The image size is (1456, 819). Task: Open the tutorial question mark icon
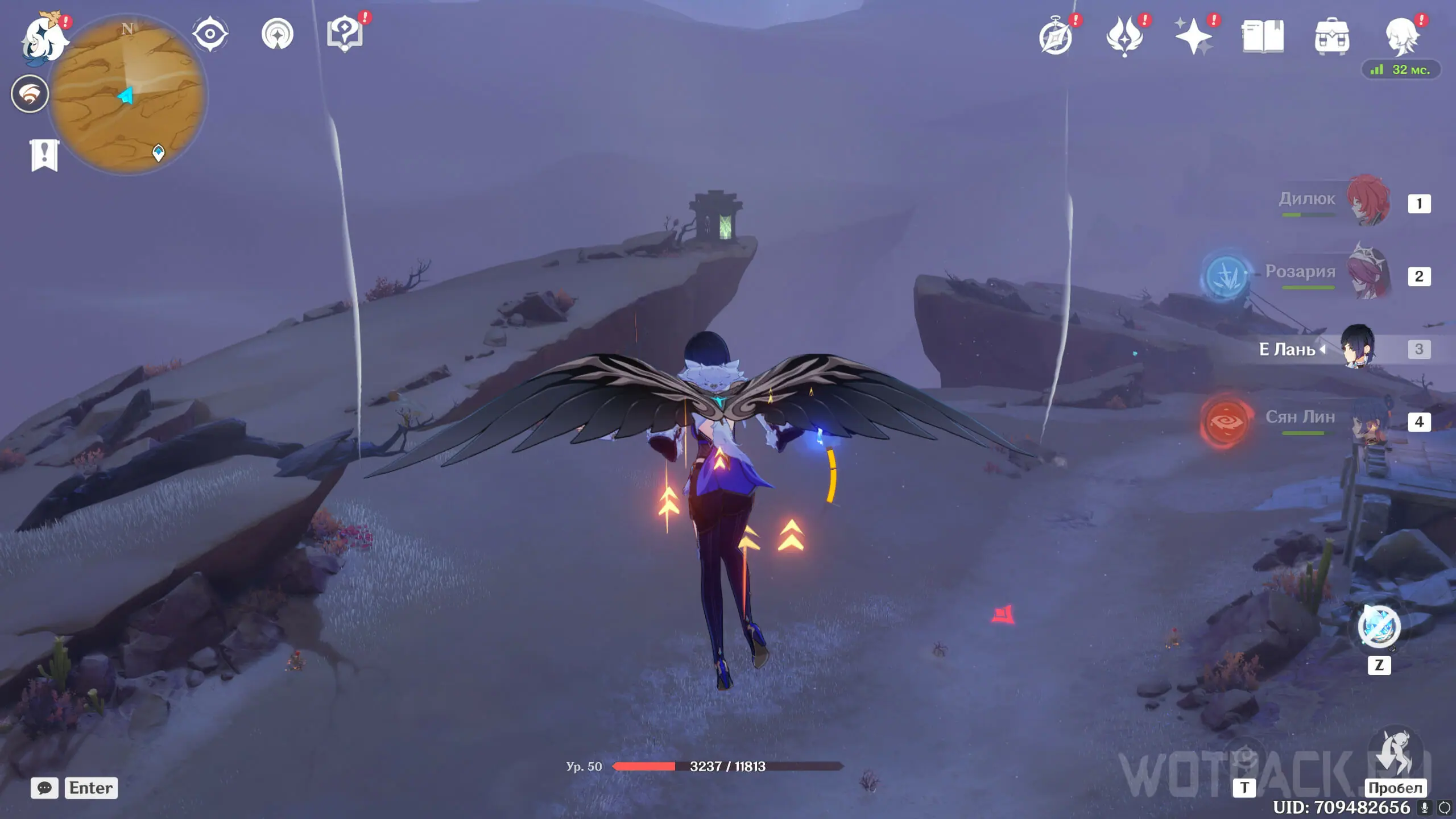[x=345, y=33]
